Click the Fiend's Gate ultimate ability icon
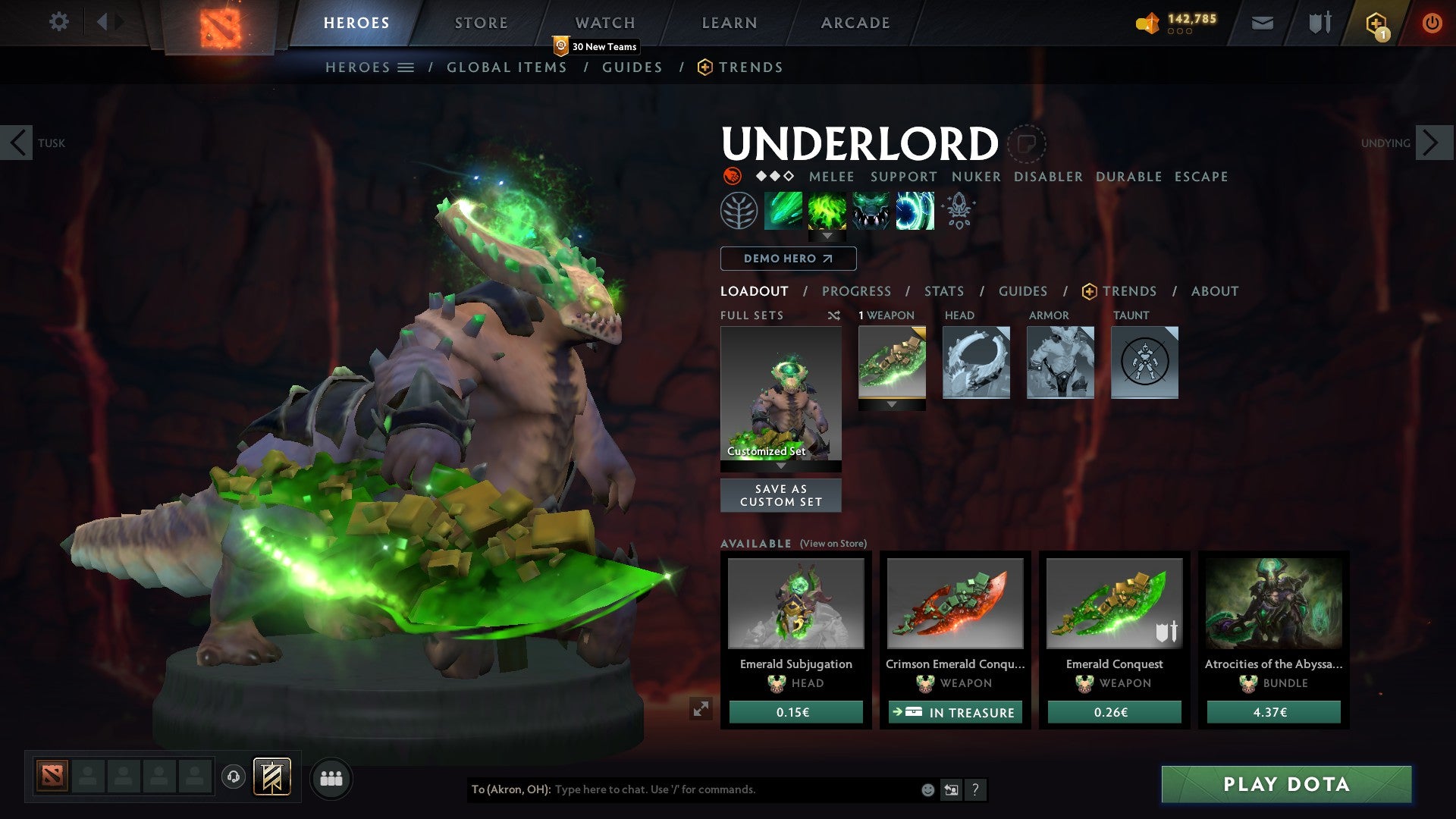Screen dimensions: 1456x819 point(915,211)
